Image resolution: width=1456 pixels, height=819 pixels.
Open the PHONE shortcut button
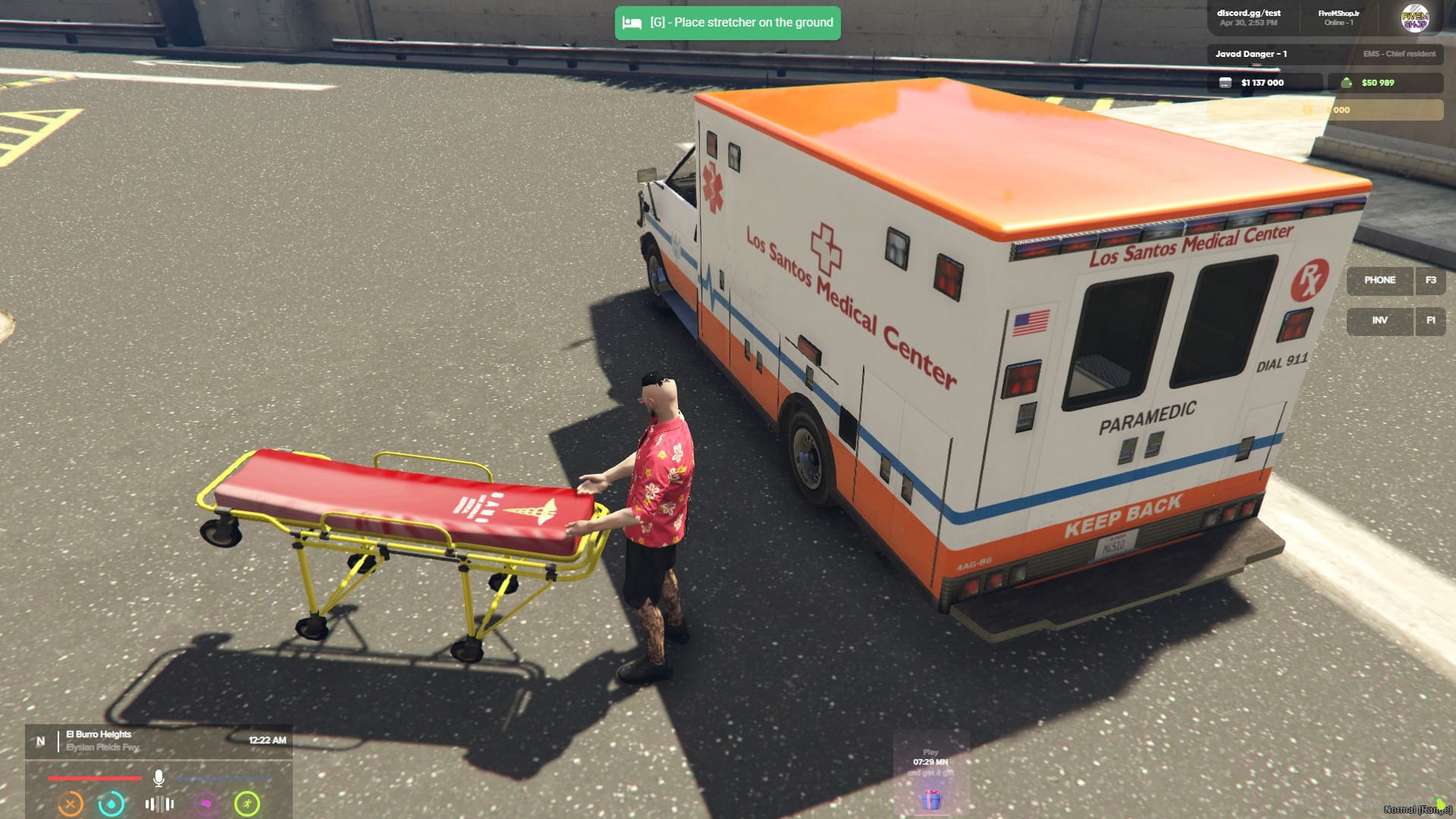(x=1379, y=281)
